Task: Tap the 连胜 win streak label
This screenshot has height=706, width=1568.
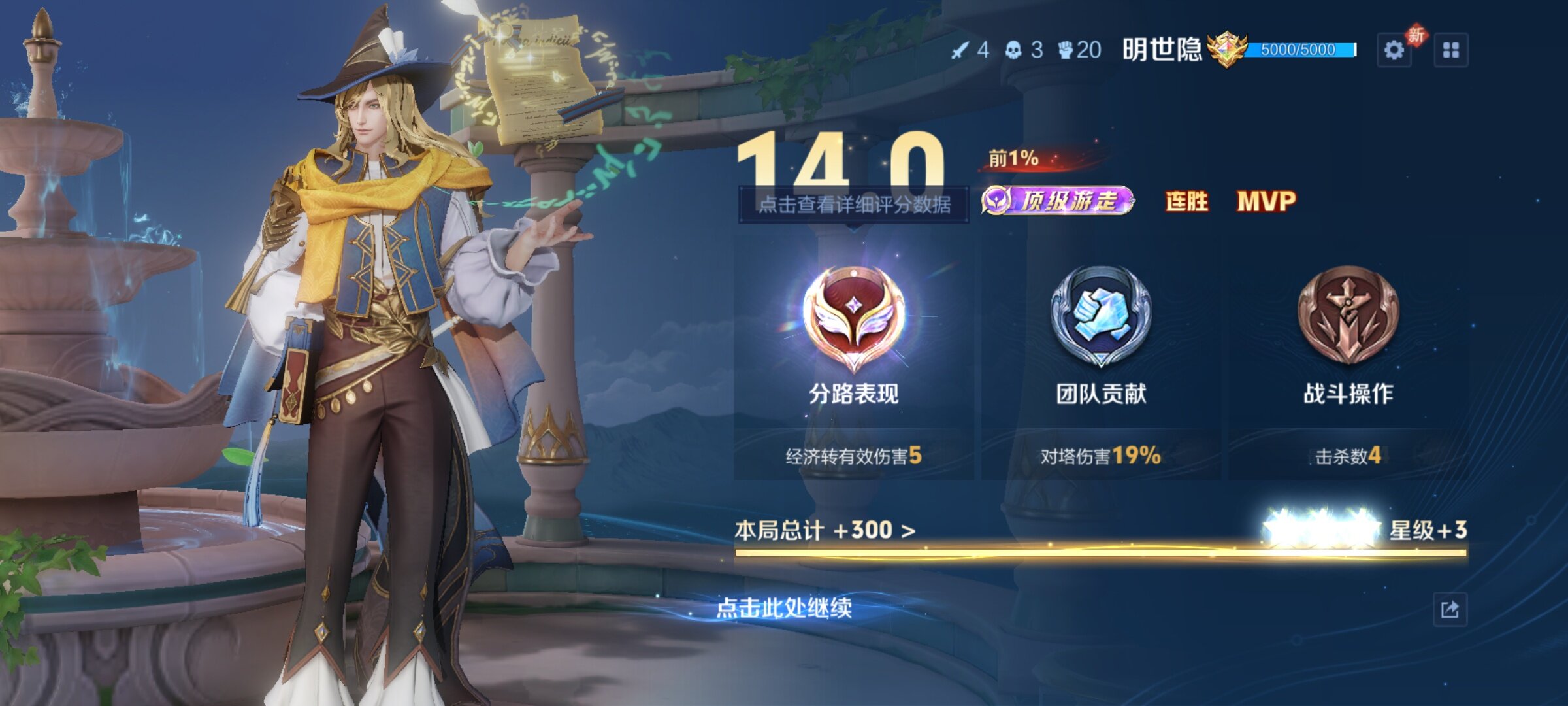Action: coord(1186,201)
